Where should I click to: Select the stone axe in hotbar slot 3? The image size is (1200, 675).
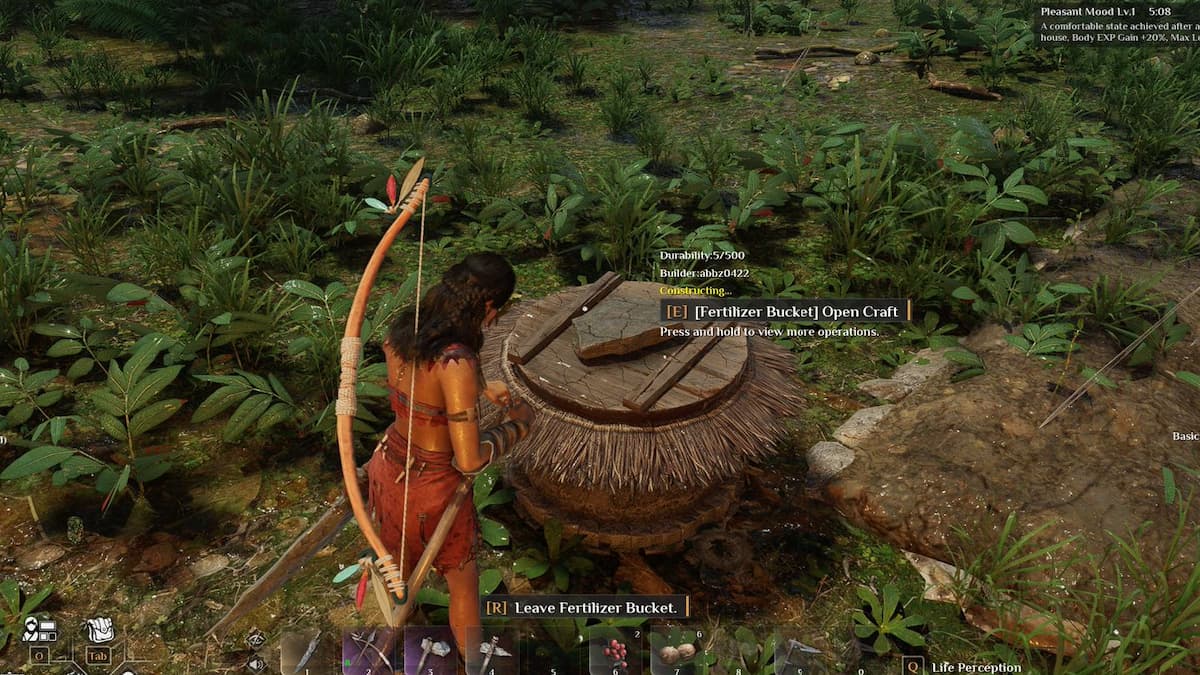[430, 652]
